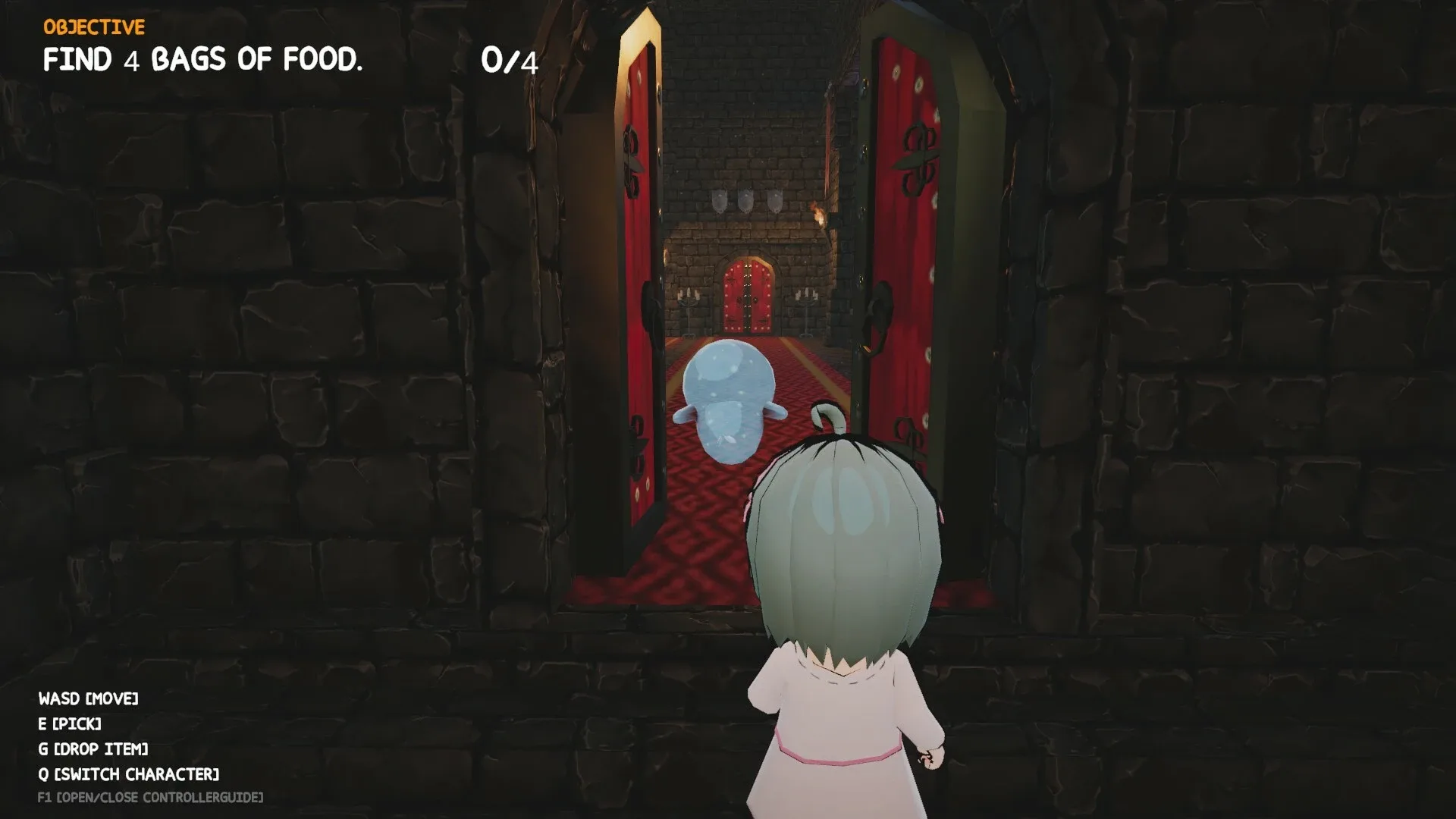Screen dimensions: 1456x819
Task: Open the controller guide via F1 hint
Action: tap(150, 798)
